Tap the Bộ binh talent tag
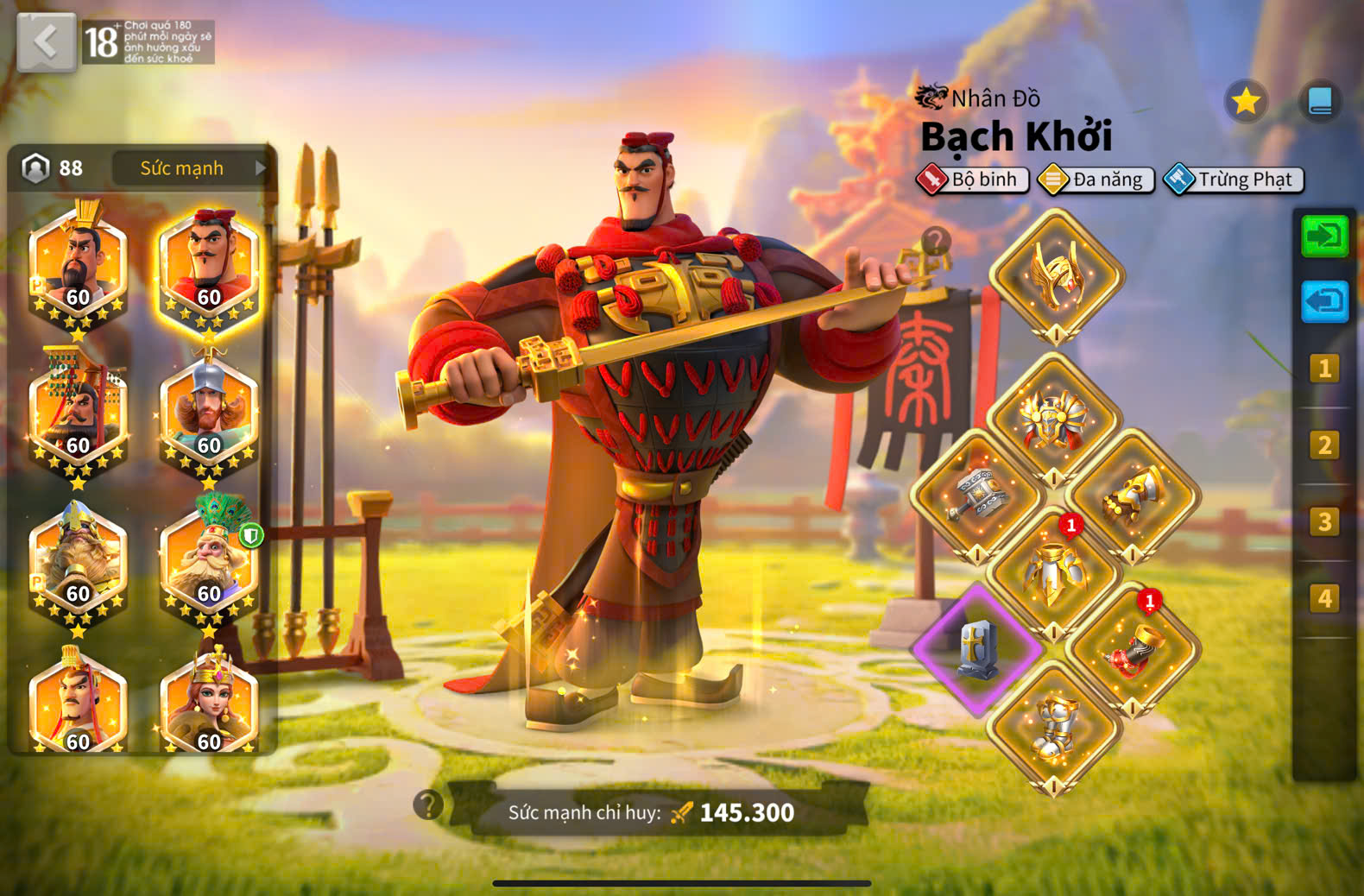 (x=973, y=180)
